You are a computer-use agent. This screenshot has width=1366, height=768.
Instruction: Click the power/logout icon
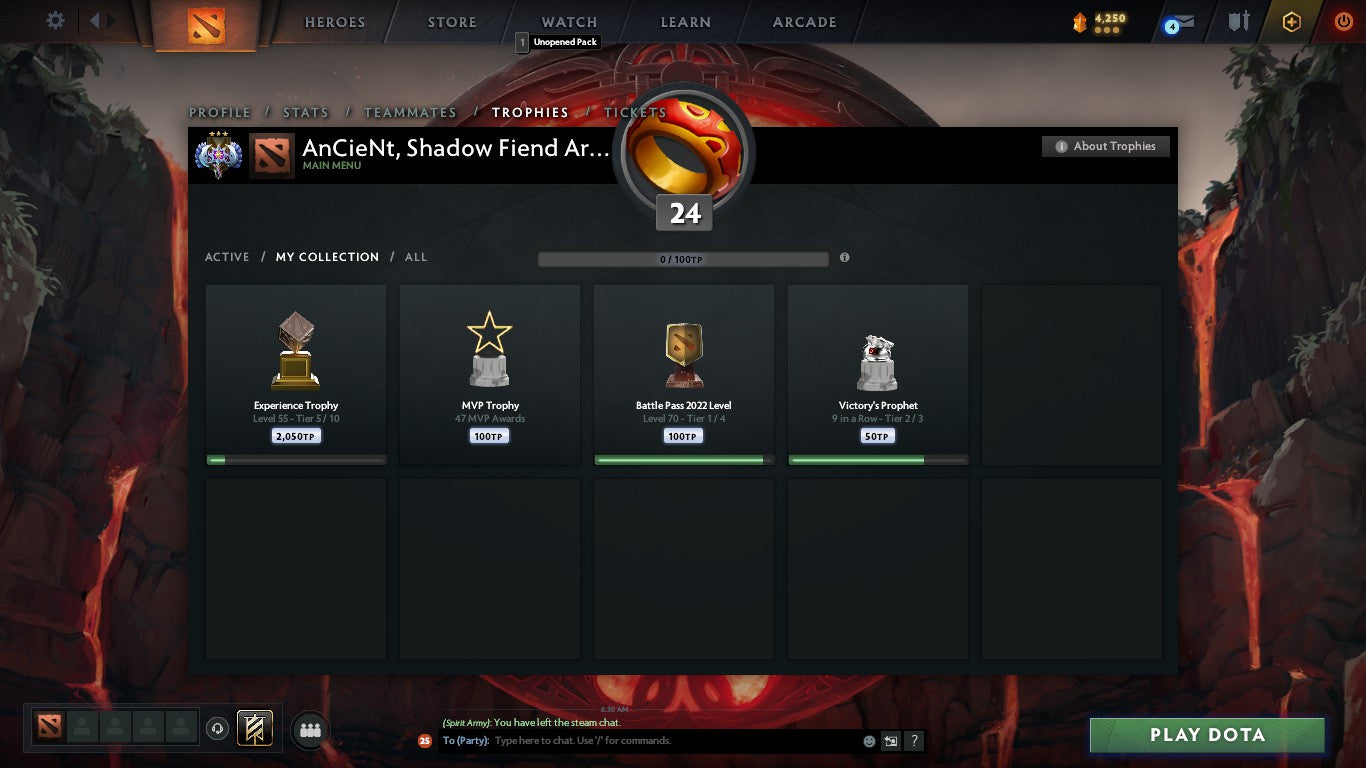click(1343, 21)
